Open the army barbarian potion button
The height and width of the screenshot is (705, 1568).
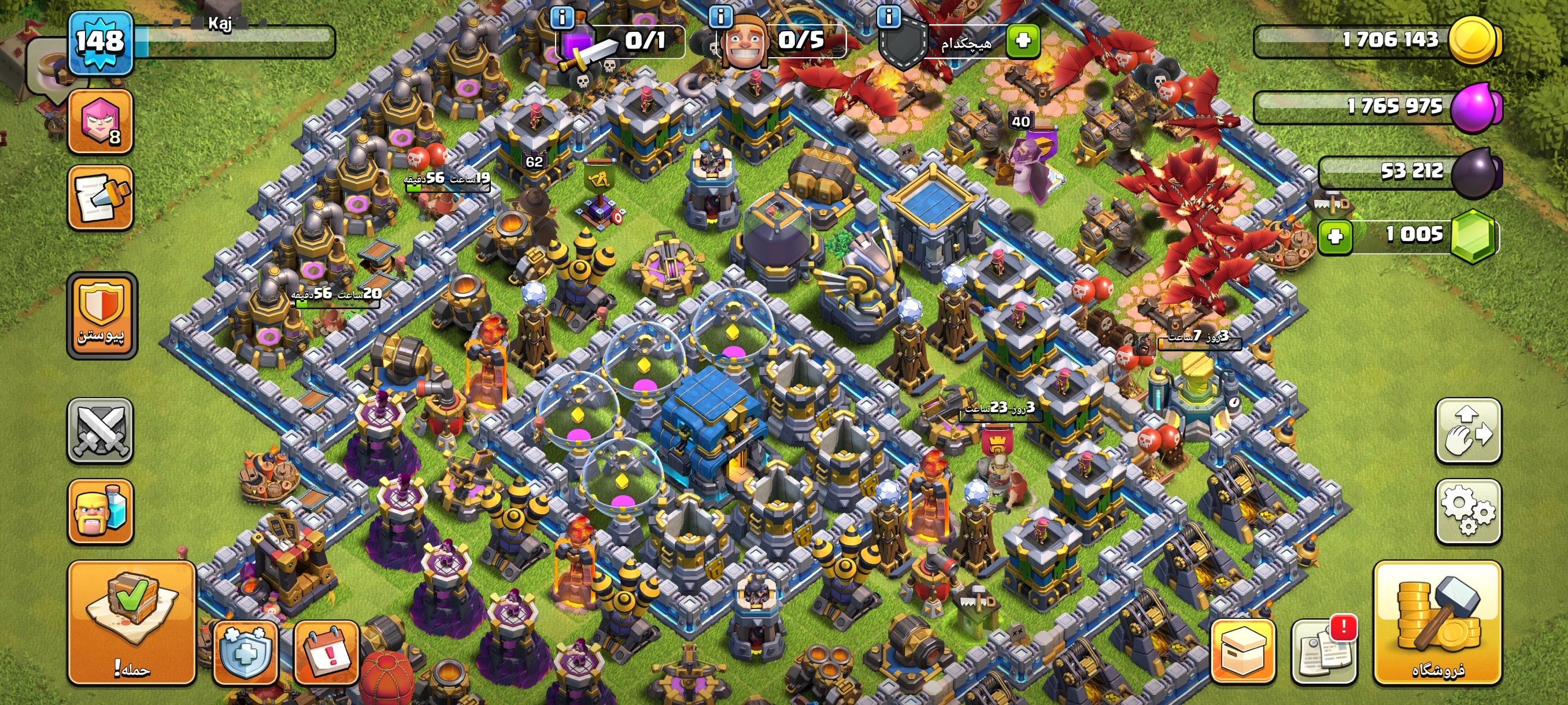pyautogui.click(x=101, y=511)
